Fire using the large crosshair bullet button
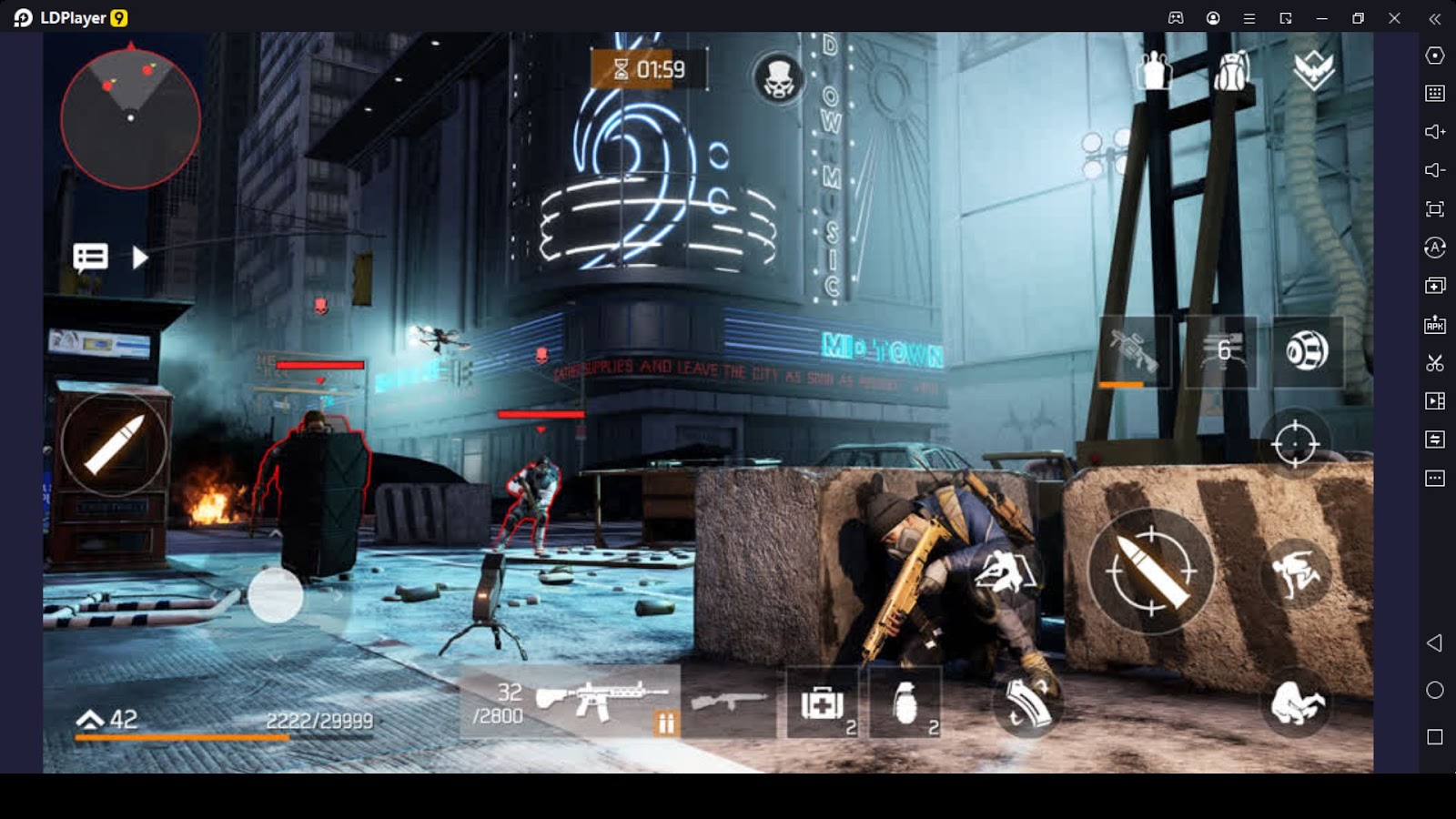The image size is (1456, 819). tap(1151, 571)
